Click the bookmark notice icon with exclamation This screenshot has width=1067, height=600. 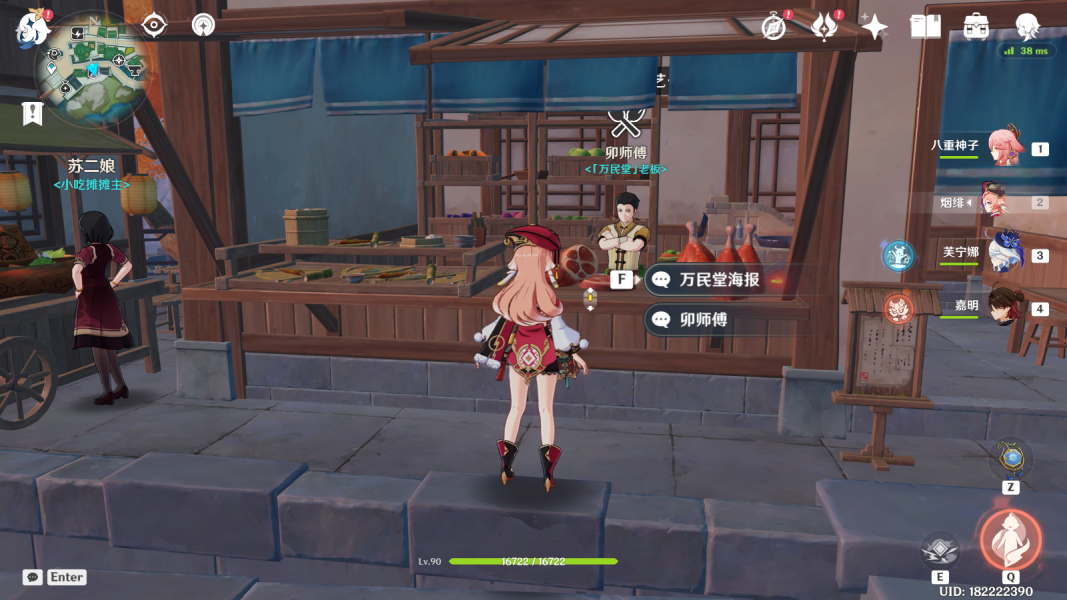(33, 113)
